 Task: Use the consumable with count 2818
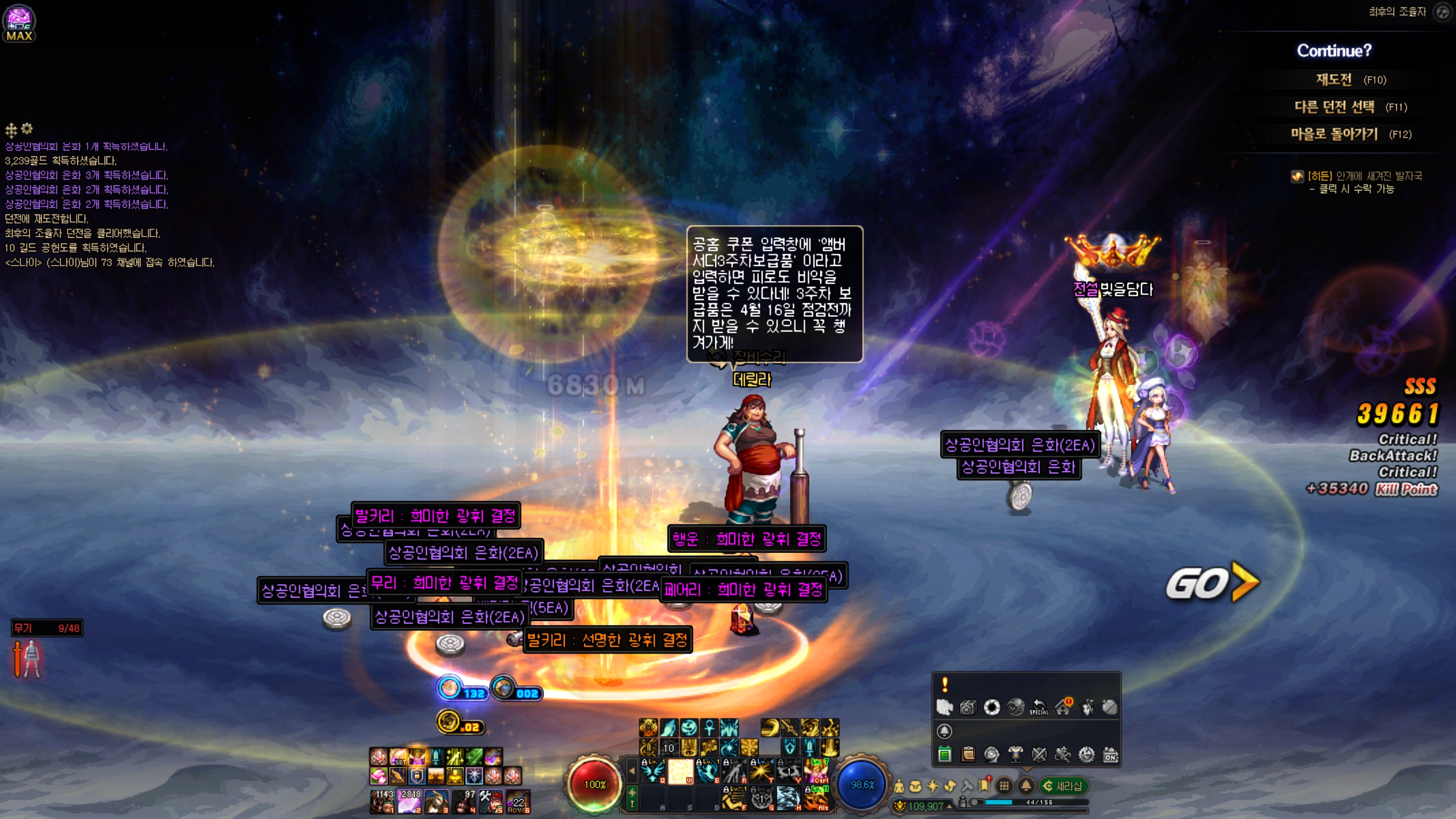(x=409, y=801)
